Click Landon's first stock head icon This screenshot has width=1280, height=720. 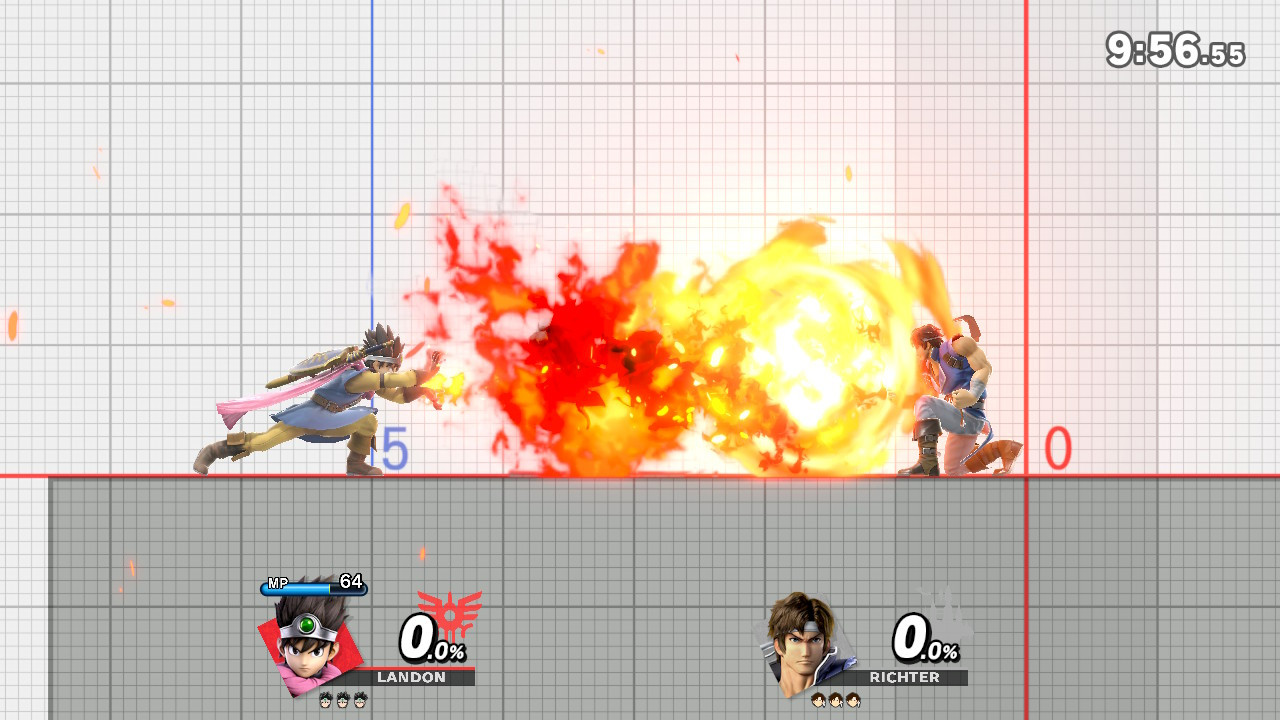pos(324,701)
